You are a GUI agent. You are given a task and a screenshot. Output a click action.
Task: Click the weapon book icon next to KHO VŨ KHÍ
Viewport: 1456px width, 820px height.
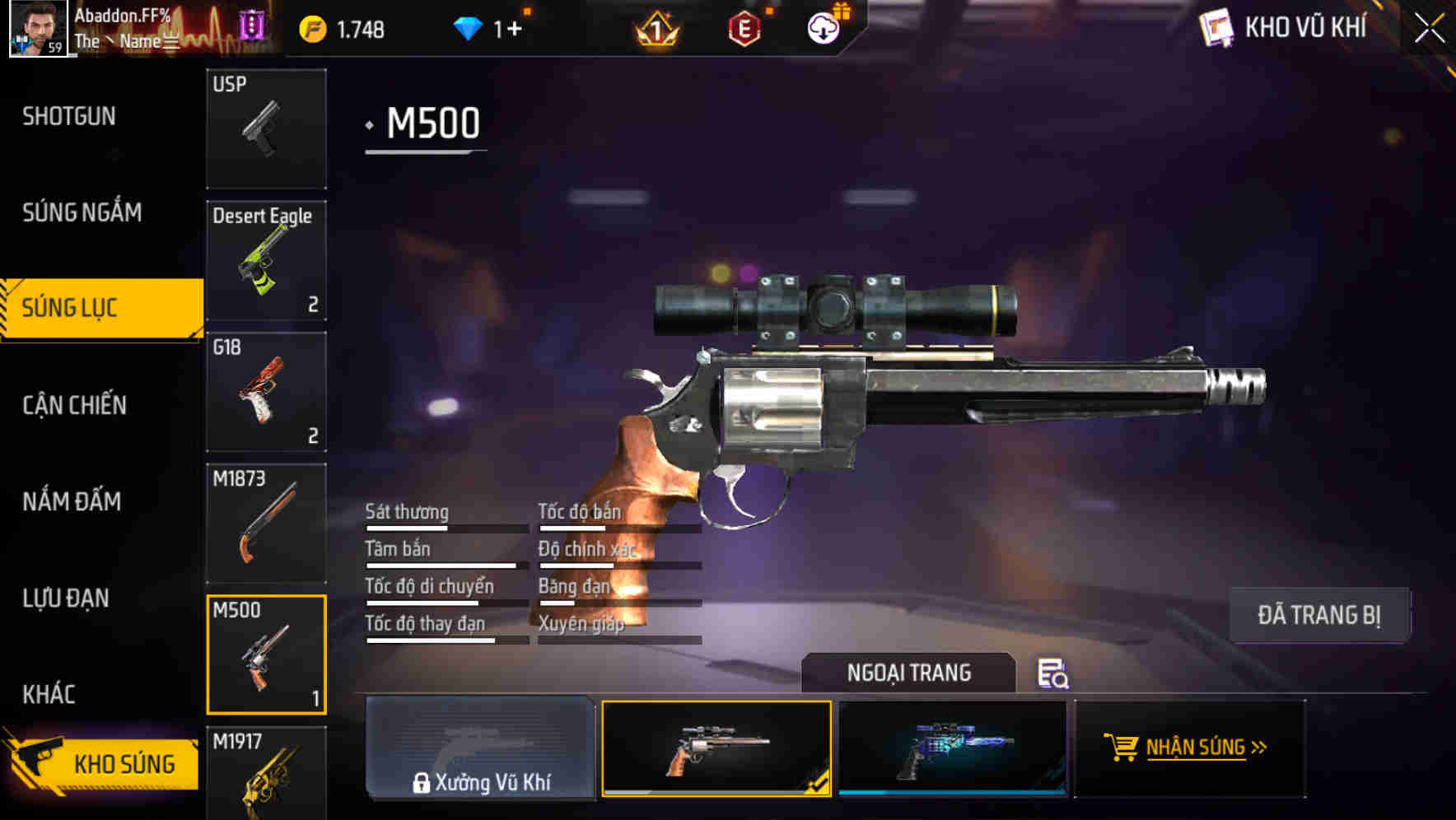1216,27
